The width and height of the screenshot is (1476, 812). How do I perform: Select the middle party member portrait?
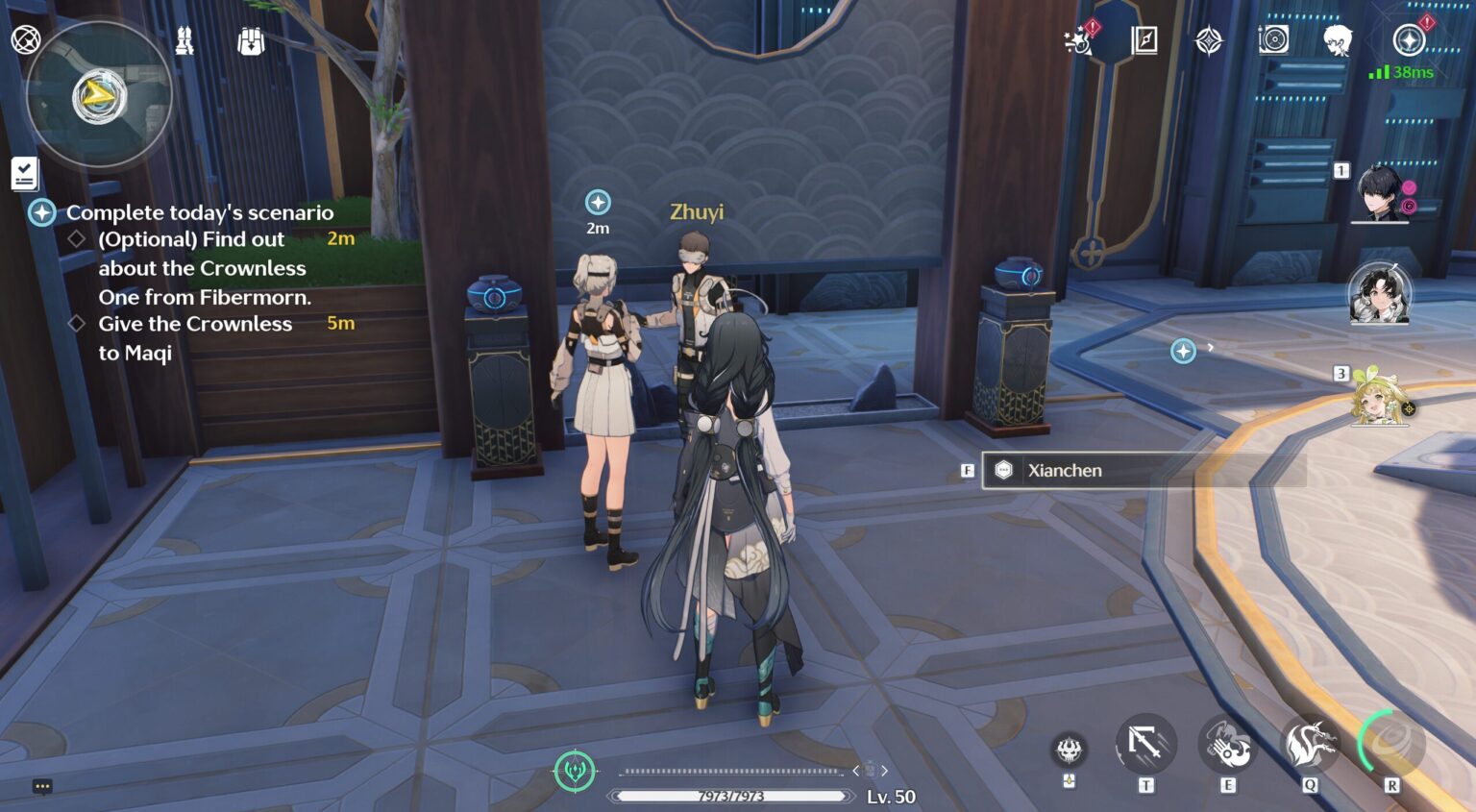pyautogui.click(x=1379, y=293)
